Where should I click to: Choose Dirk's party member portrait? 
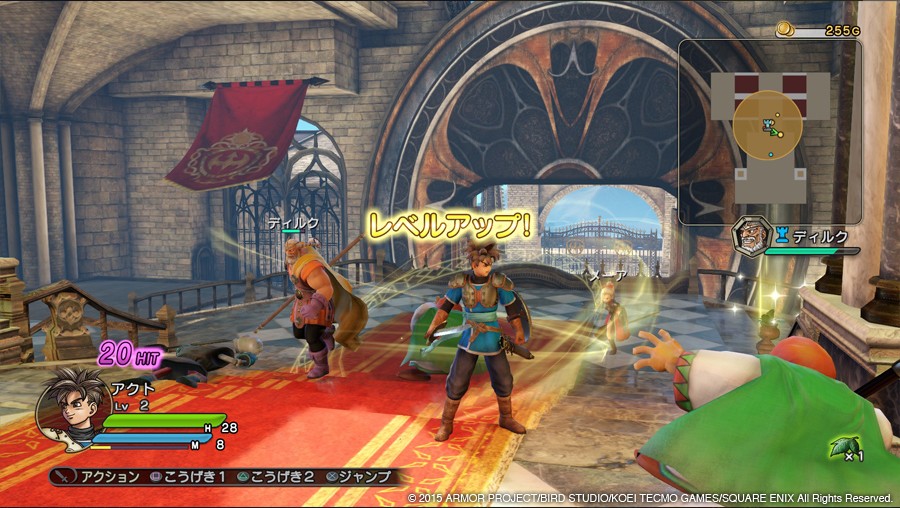click(751, 237)
